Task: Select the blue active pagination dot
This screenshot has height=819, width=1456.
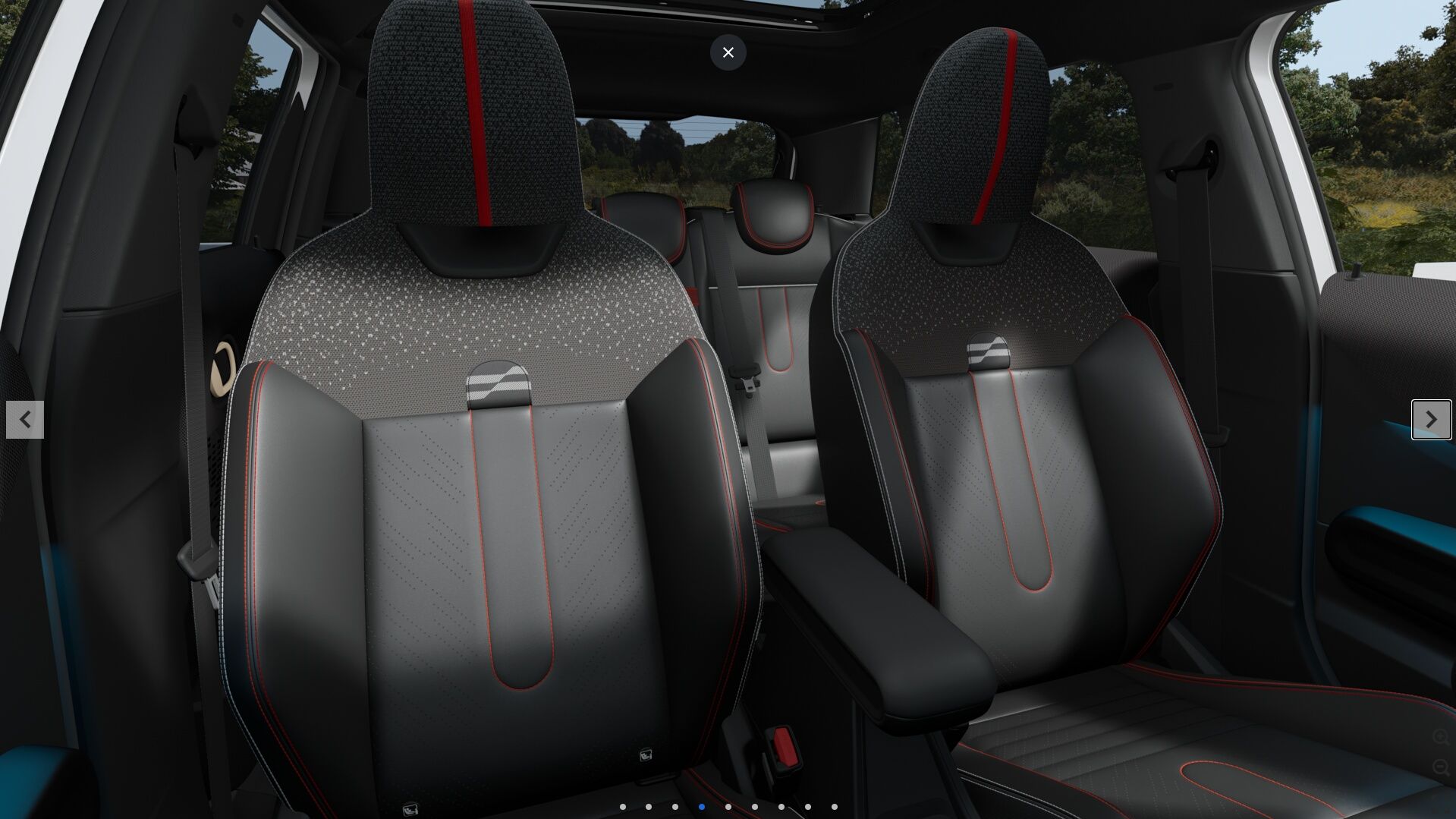Action: point(702,807)
